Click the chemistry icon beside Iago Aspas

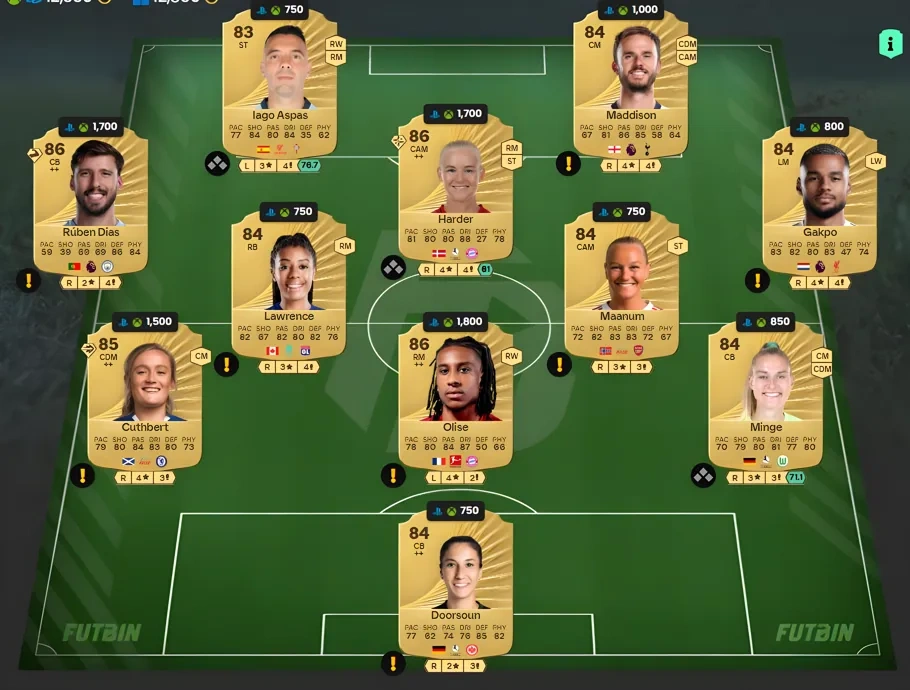pos(217,163)
